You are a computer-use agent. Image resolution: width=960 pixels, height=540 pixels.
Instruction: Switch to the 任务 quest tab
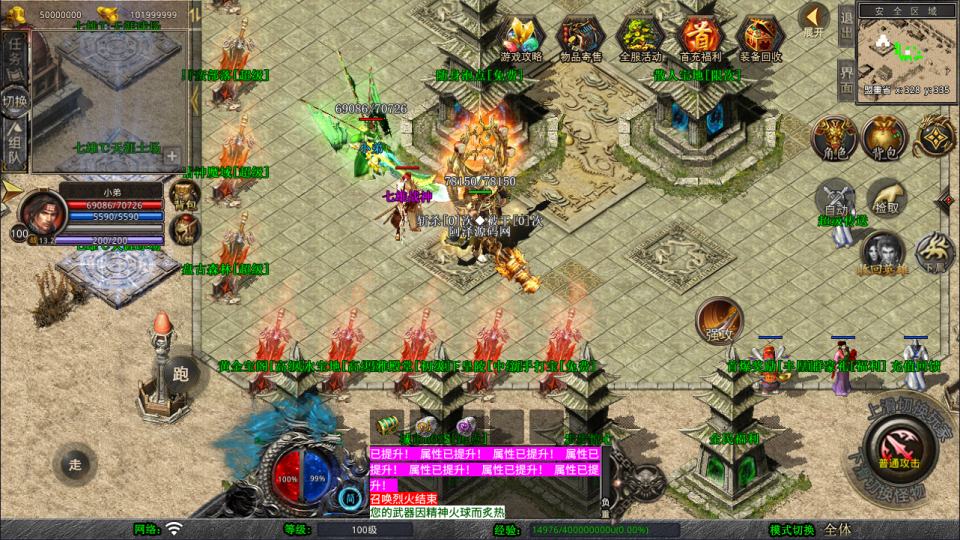coord(15,55)
